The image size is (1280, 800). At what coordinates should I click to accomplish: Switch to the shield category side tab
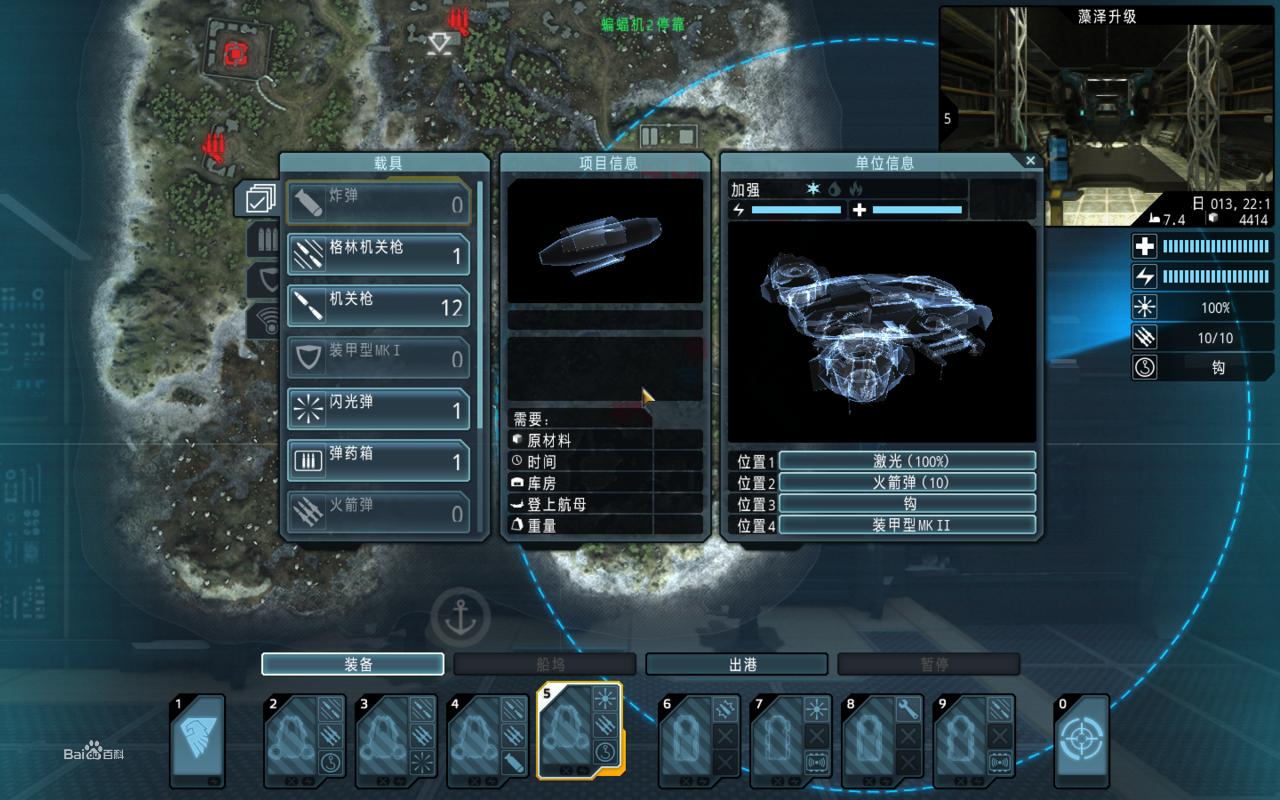(x=263, y=280)
